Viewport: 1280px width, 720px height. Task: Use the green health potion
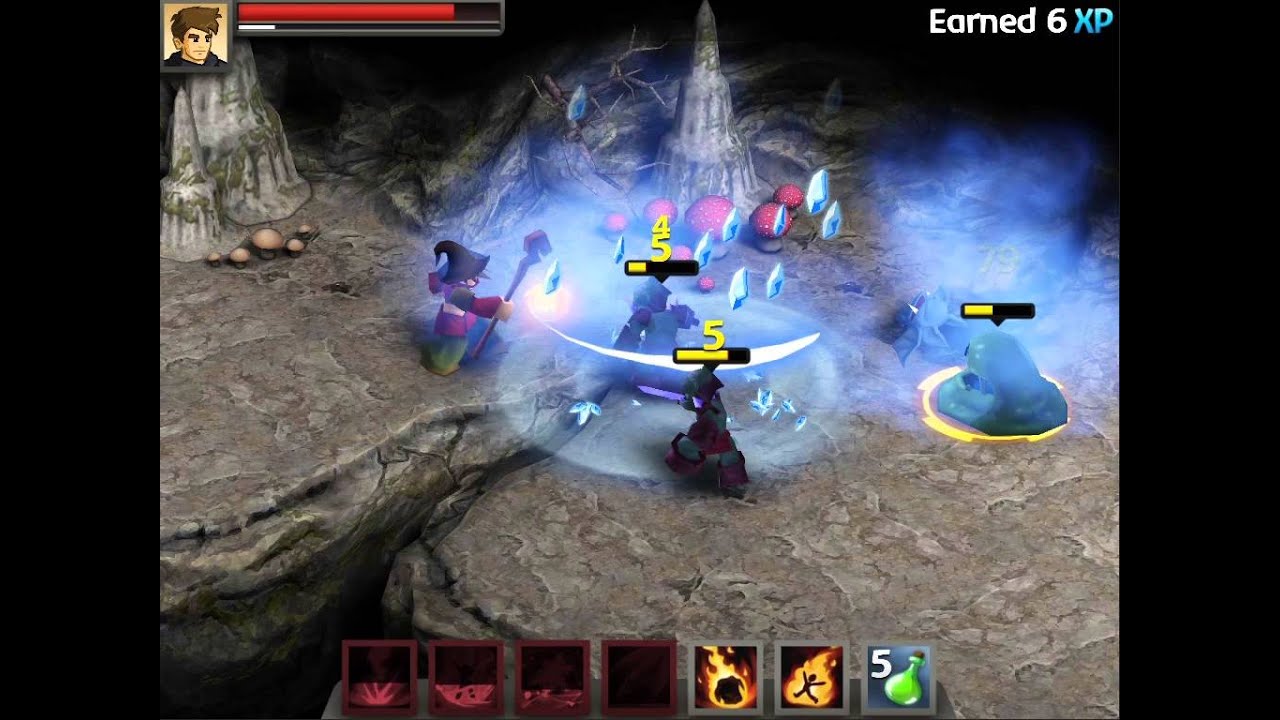(x=898, y=677)
